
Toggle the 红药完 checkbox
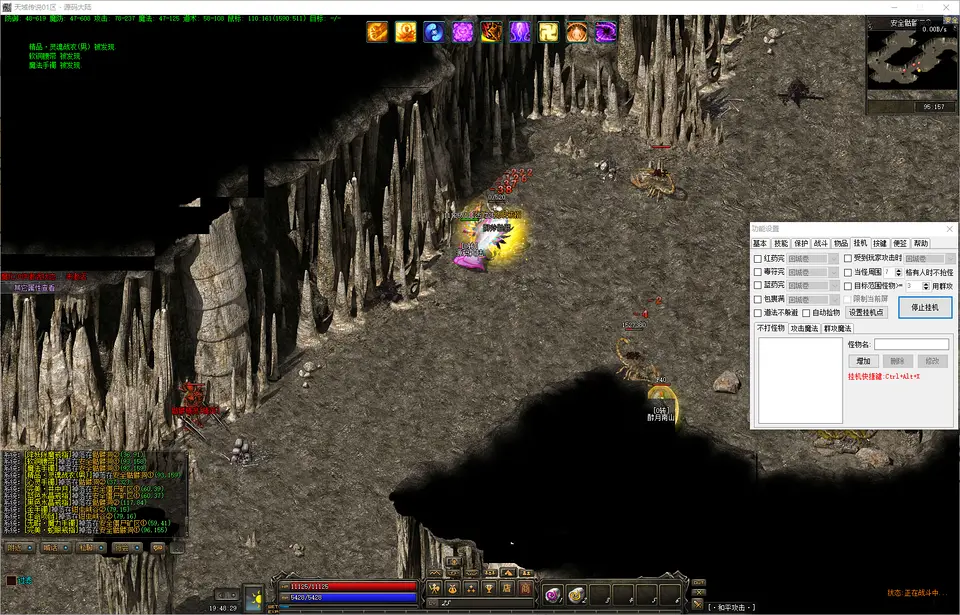[x=758, y=259]
